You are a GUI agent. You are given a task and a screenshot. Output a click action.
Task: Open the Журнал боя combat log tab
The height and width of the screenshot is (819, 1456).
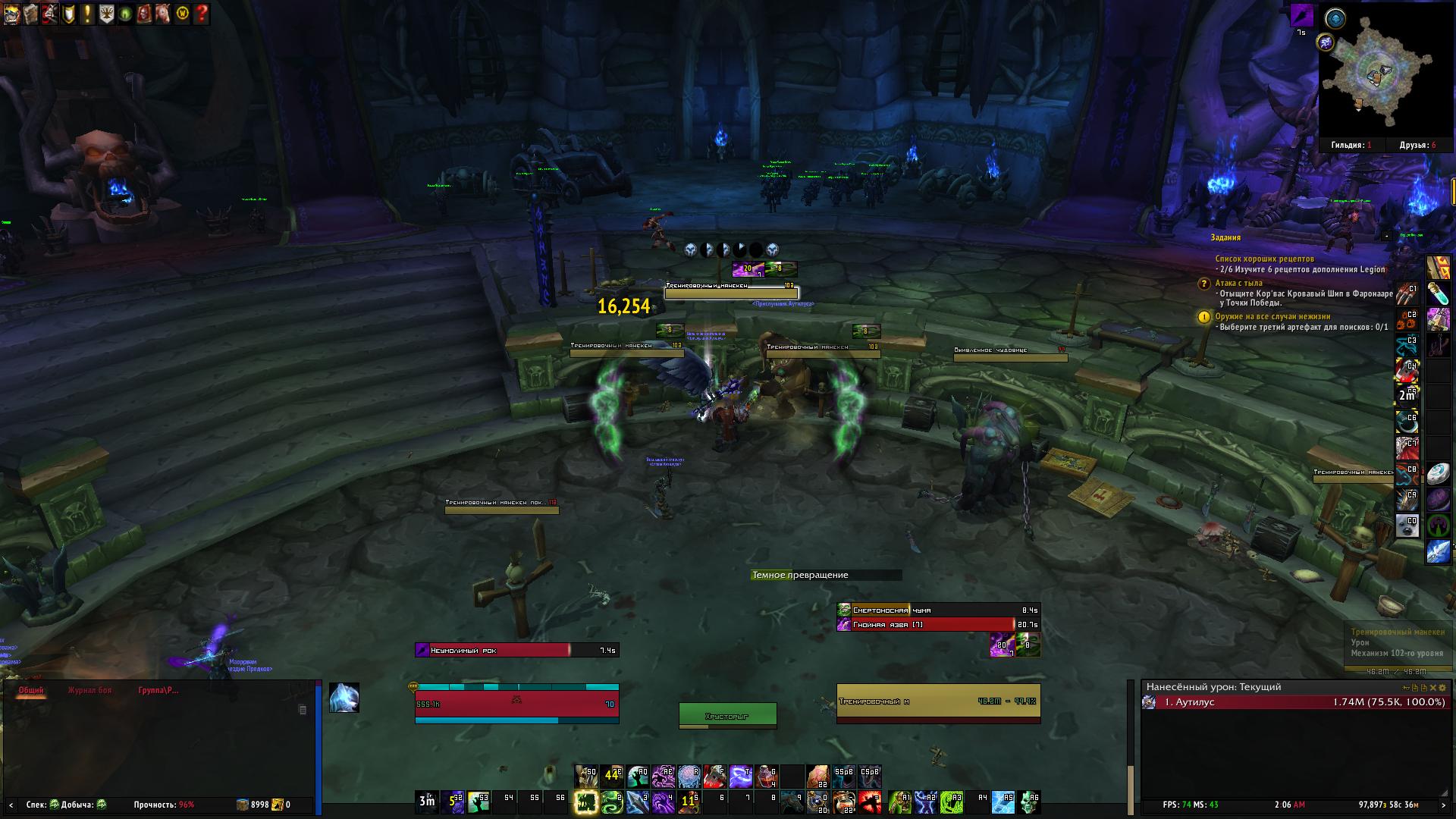[89, 690]
